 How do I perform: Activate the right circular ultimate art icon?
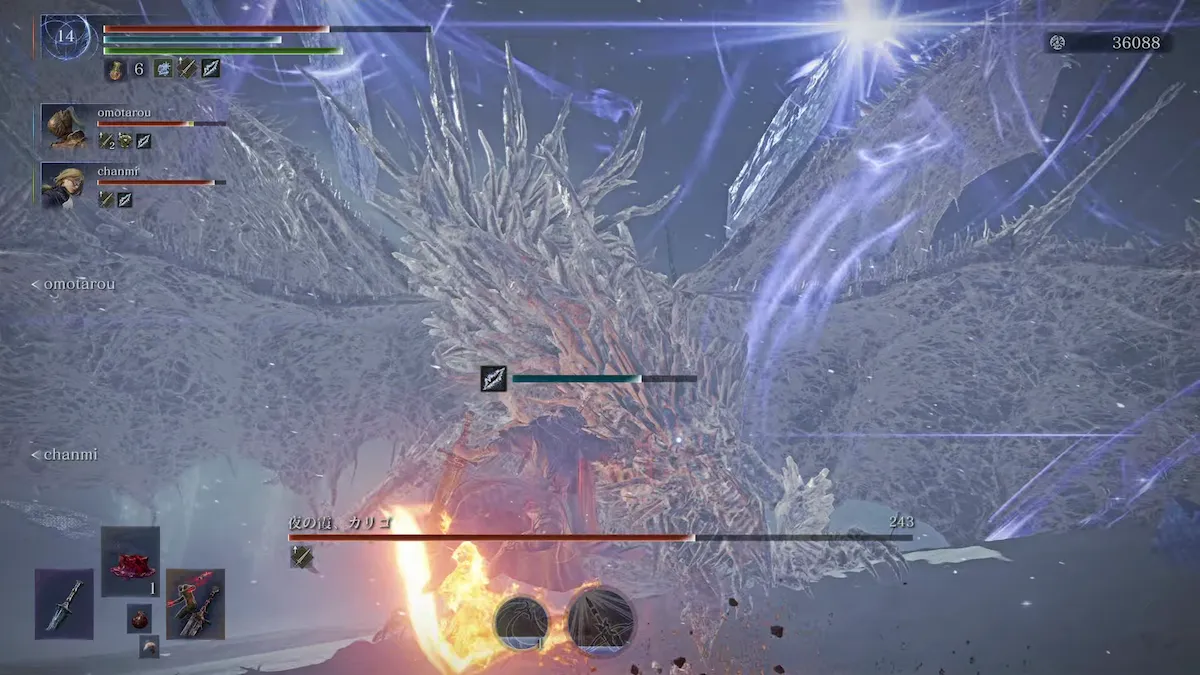pyautogui.click(x=600, y=621)
